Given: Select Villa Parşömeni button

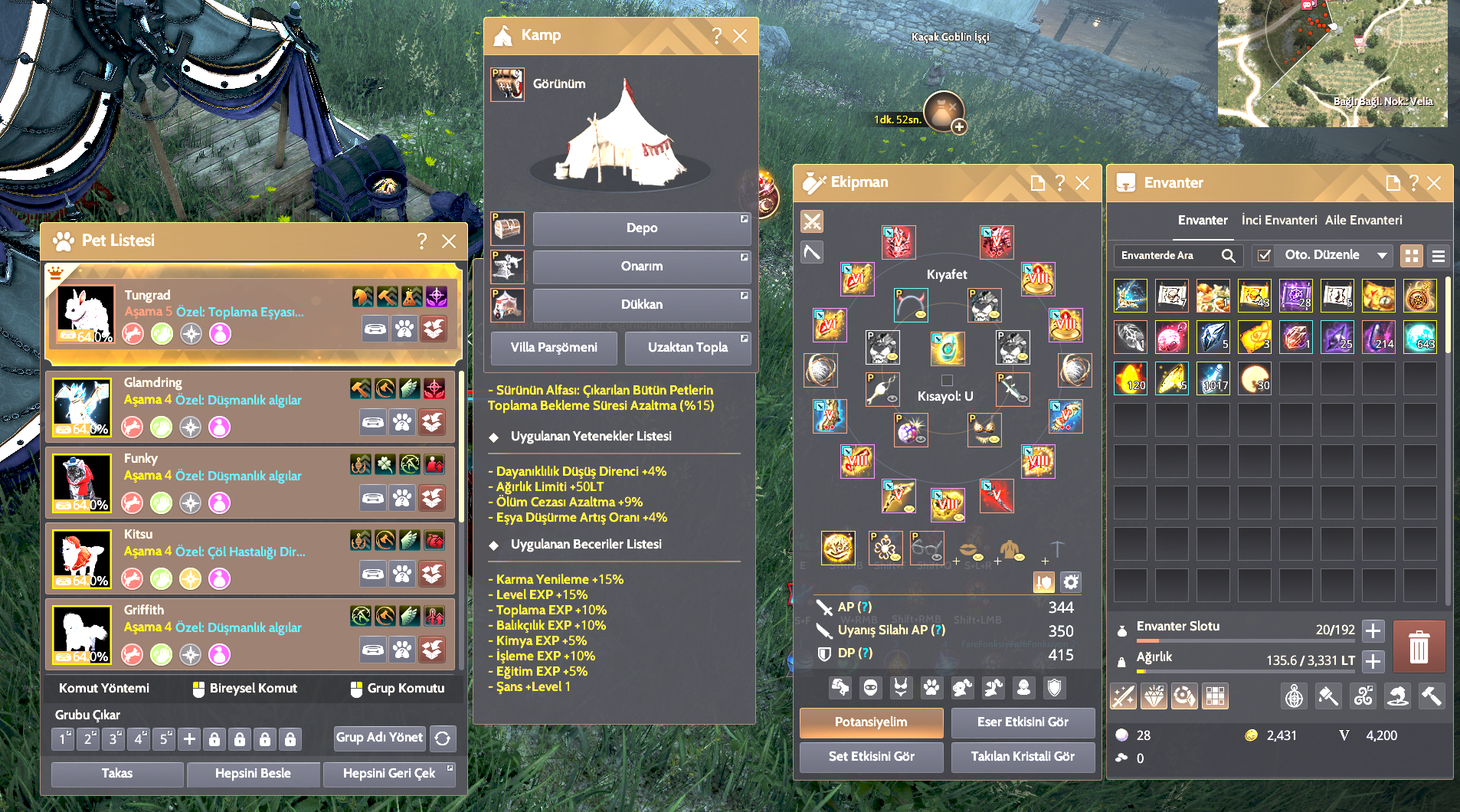Looking at the screenshot, I should click(554, 348).
